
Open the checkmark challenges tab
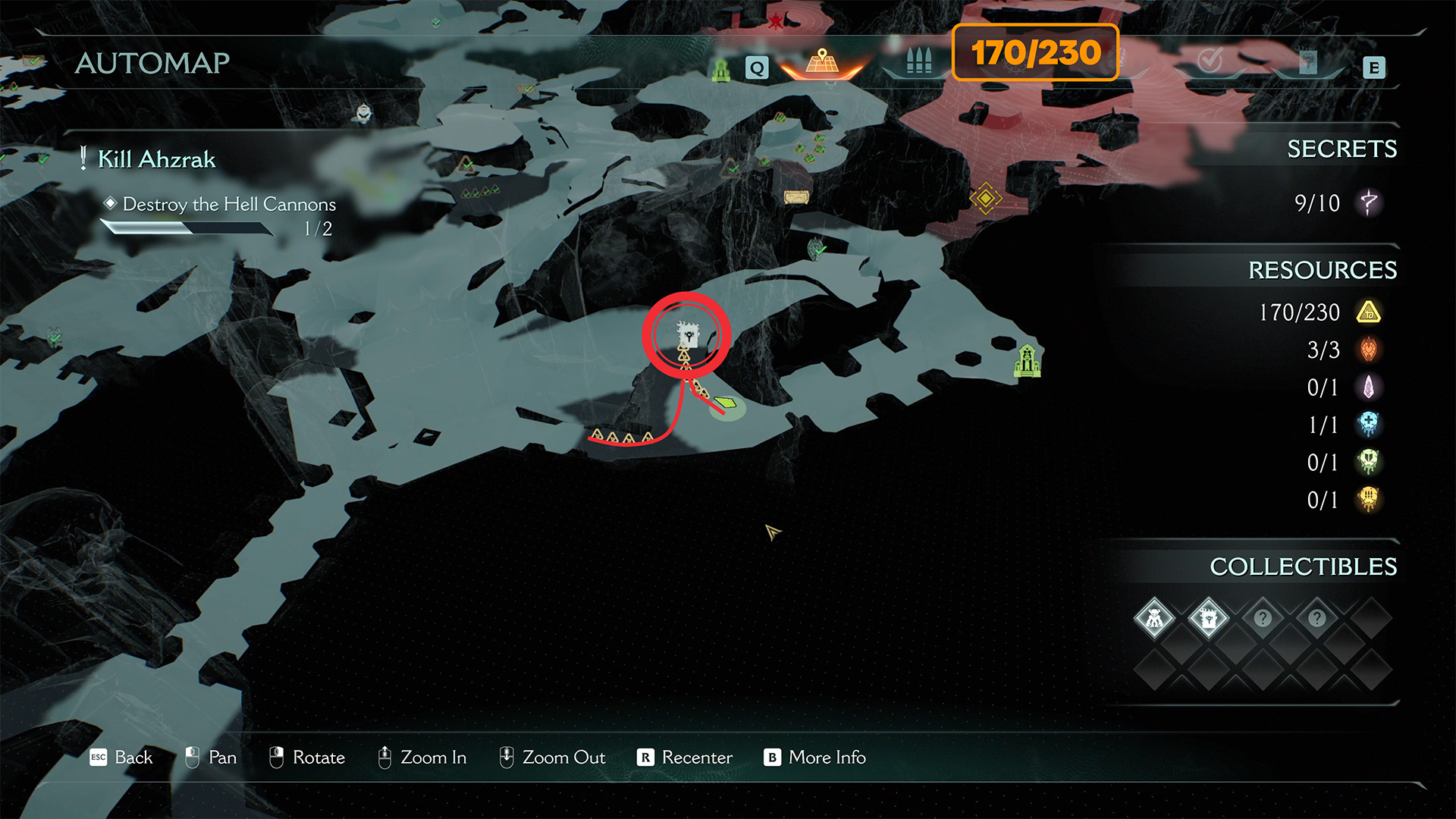click(x=1210, y=61)
